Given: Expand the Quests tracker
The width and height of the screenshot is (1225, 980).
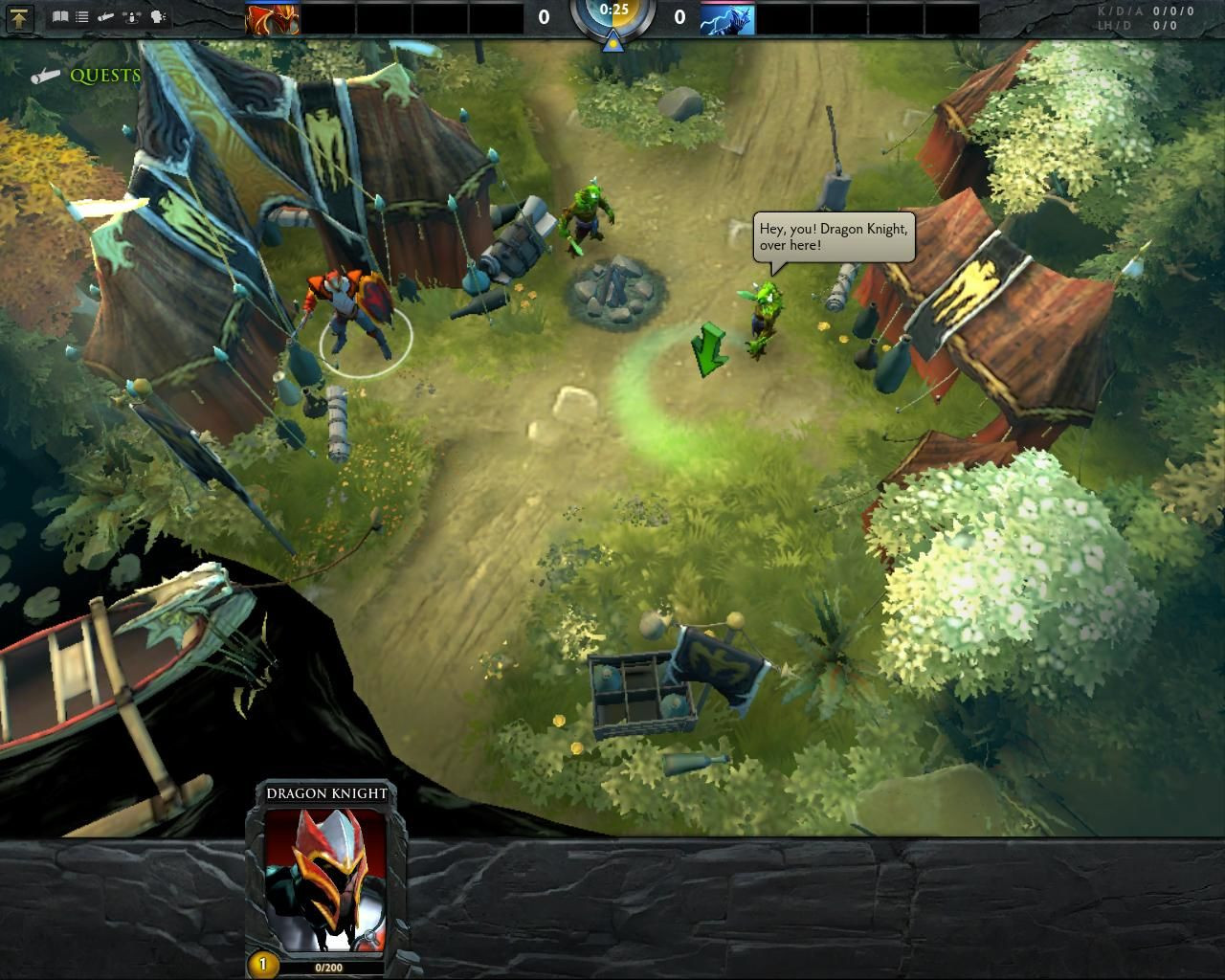Looking at the screenshot, I should [103, 76].
